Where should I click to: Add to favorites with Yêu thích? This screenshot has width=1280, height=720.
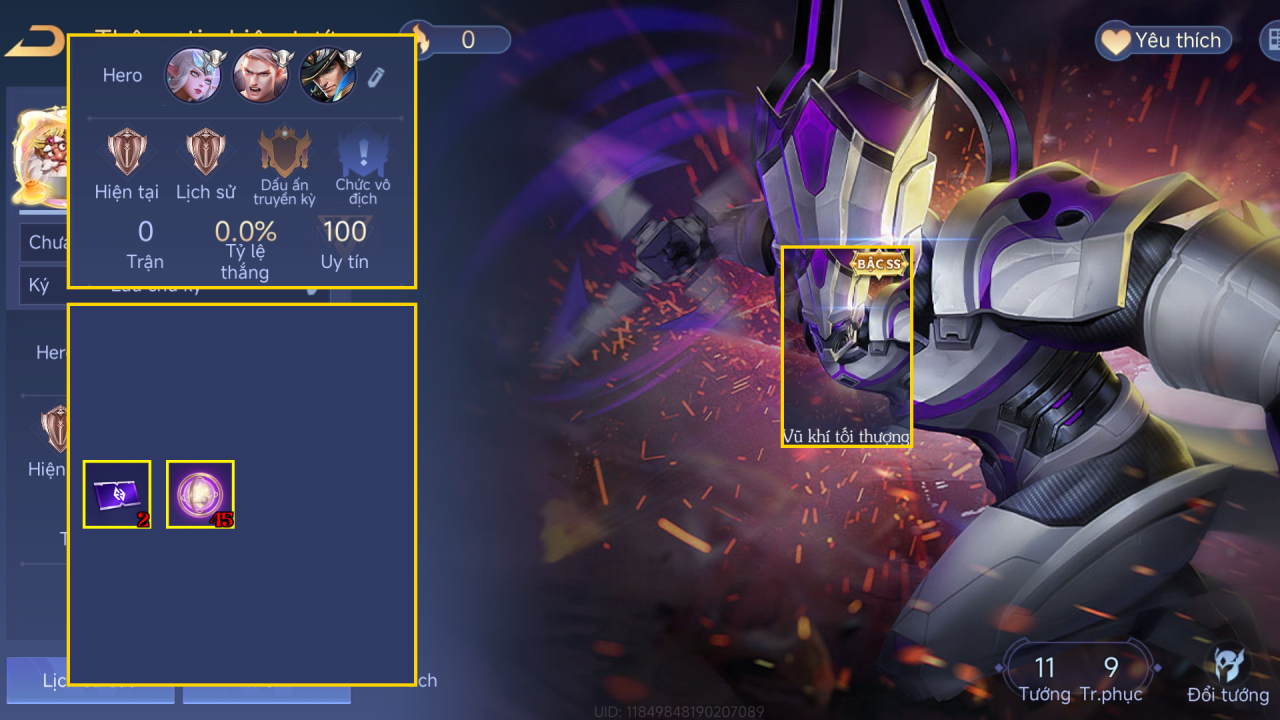point(1162,41)
